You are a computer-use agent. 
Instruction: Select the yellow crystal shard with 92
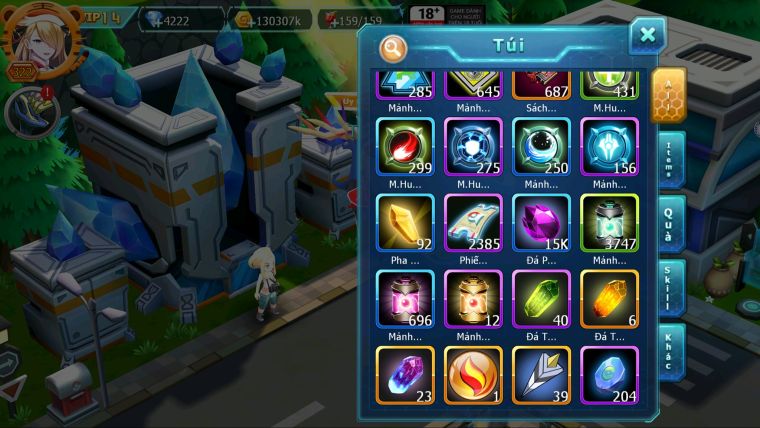pos(405,222)
